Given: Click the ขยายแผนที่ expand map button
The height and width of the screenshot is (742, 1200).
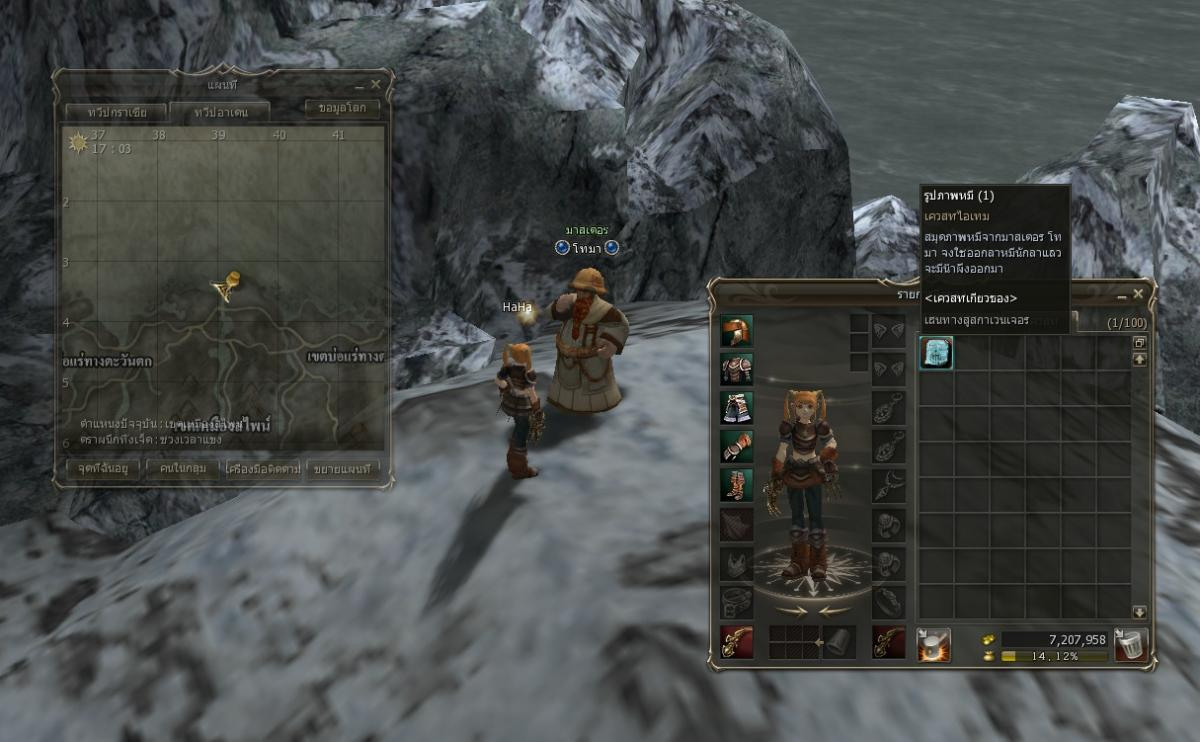Looking at the screenshot, I should point(343,468).
